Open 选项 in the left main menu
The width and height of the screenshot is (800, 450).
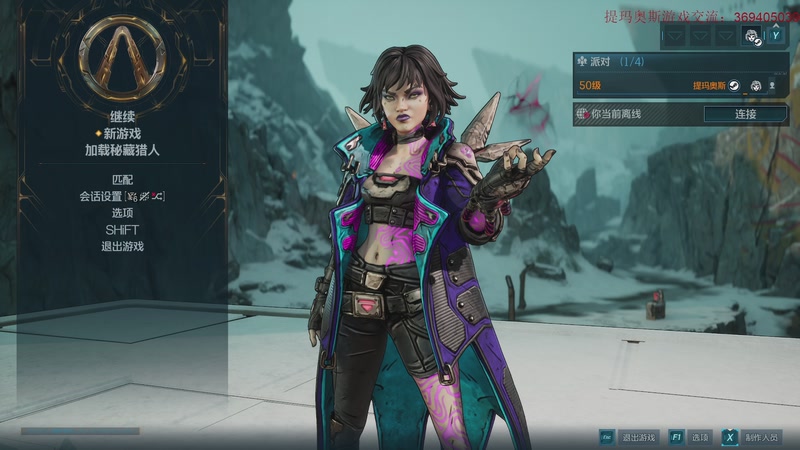coord(123,213)
